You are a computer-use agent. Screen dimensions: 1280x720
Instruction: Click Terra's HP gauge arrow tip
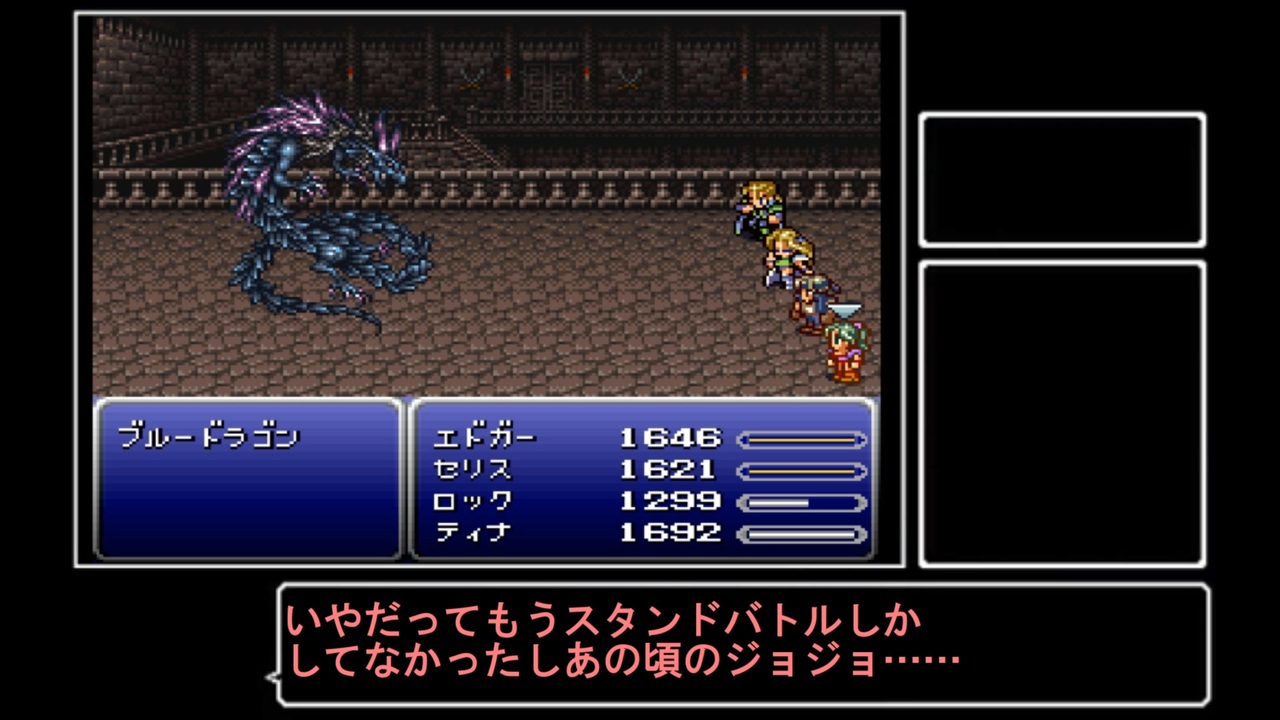point(862,533)
